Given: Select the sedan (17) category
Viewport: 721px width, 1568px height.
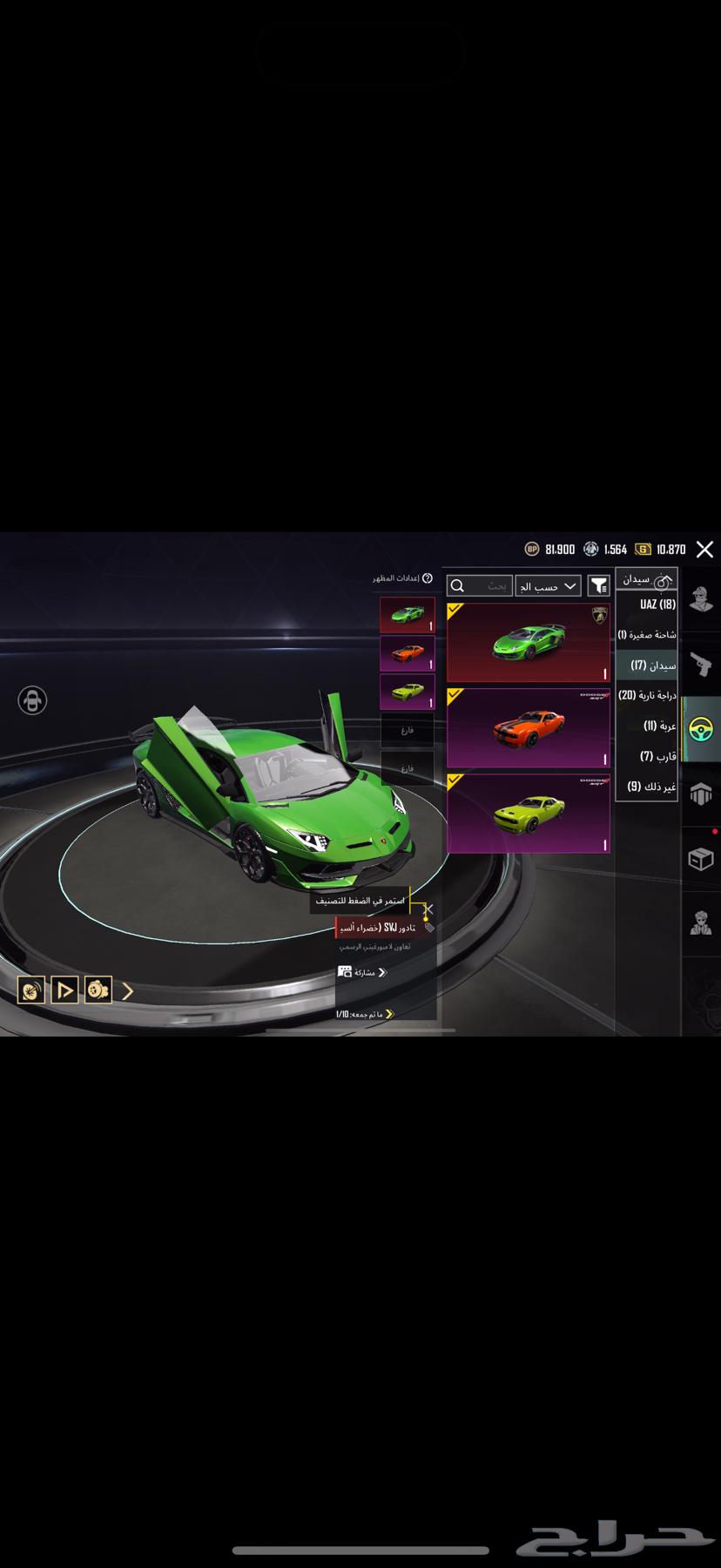Looking at the screenshot, I should pos(647,665).
